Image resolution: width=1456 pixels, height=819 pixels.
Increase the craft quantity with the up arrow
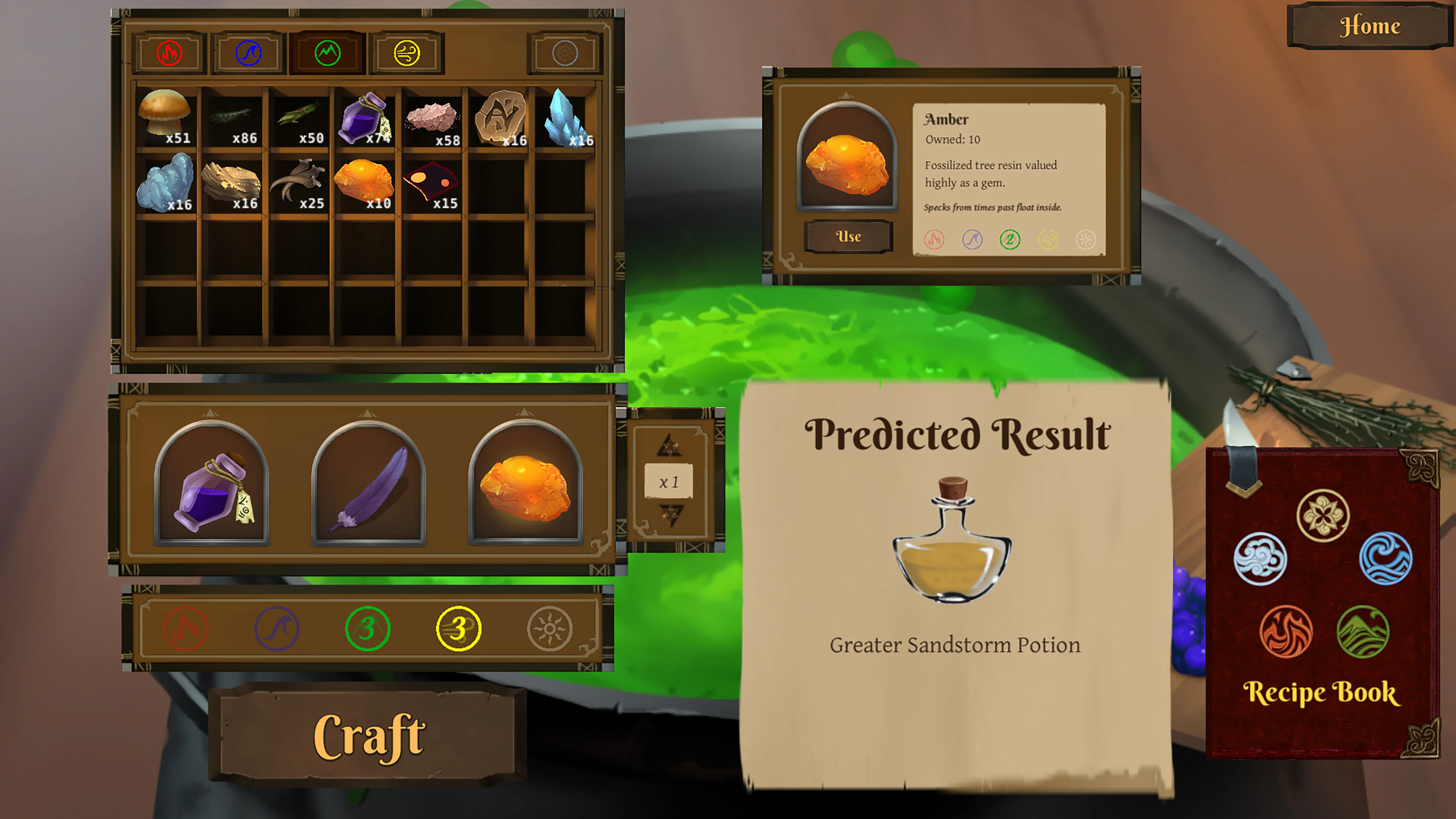(x=670, y=445)
